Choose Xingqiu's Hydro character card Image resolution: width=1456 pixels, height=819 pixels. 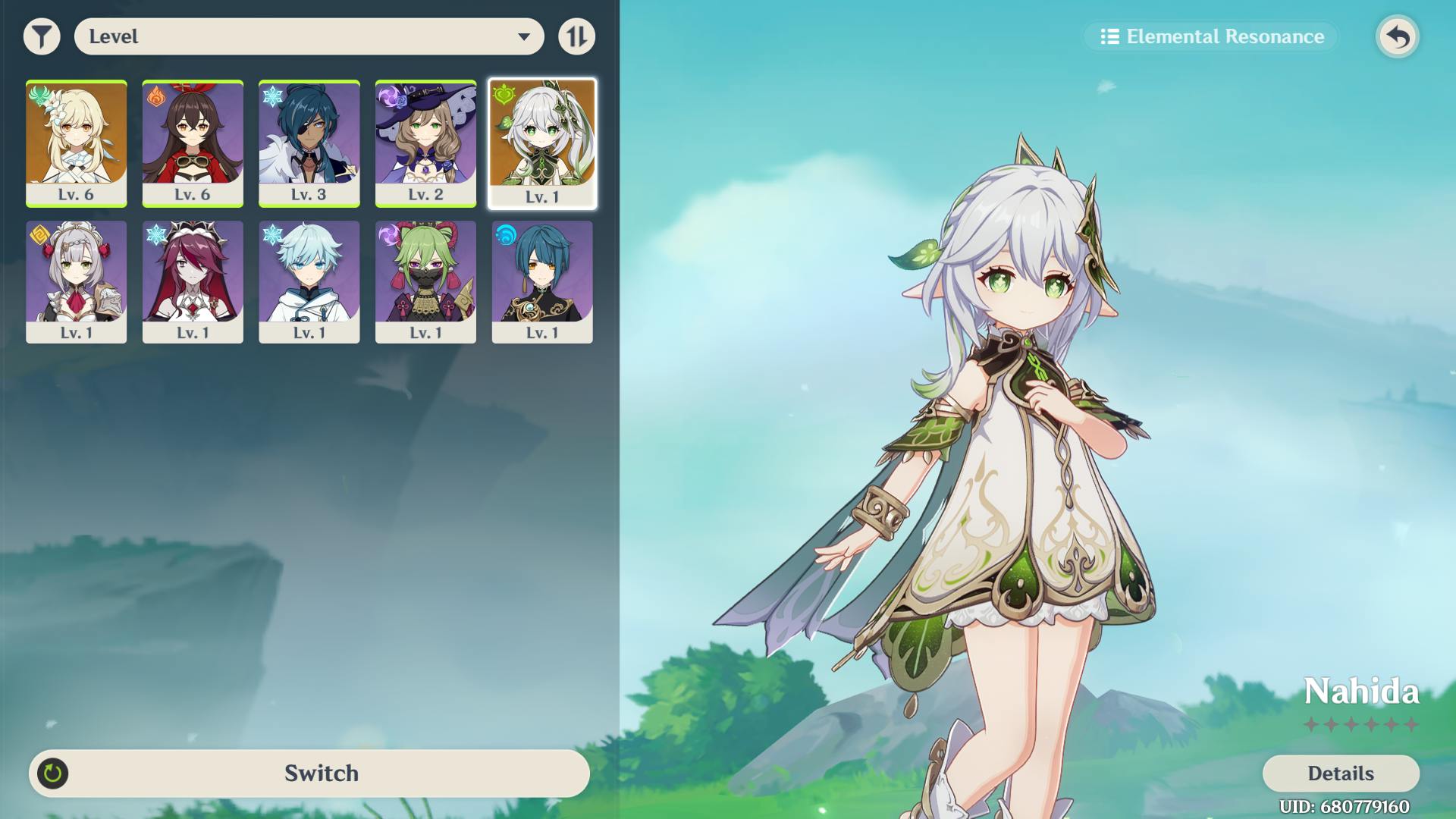541,282
